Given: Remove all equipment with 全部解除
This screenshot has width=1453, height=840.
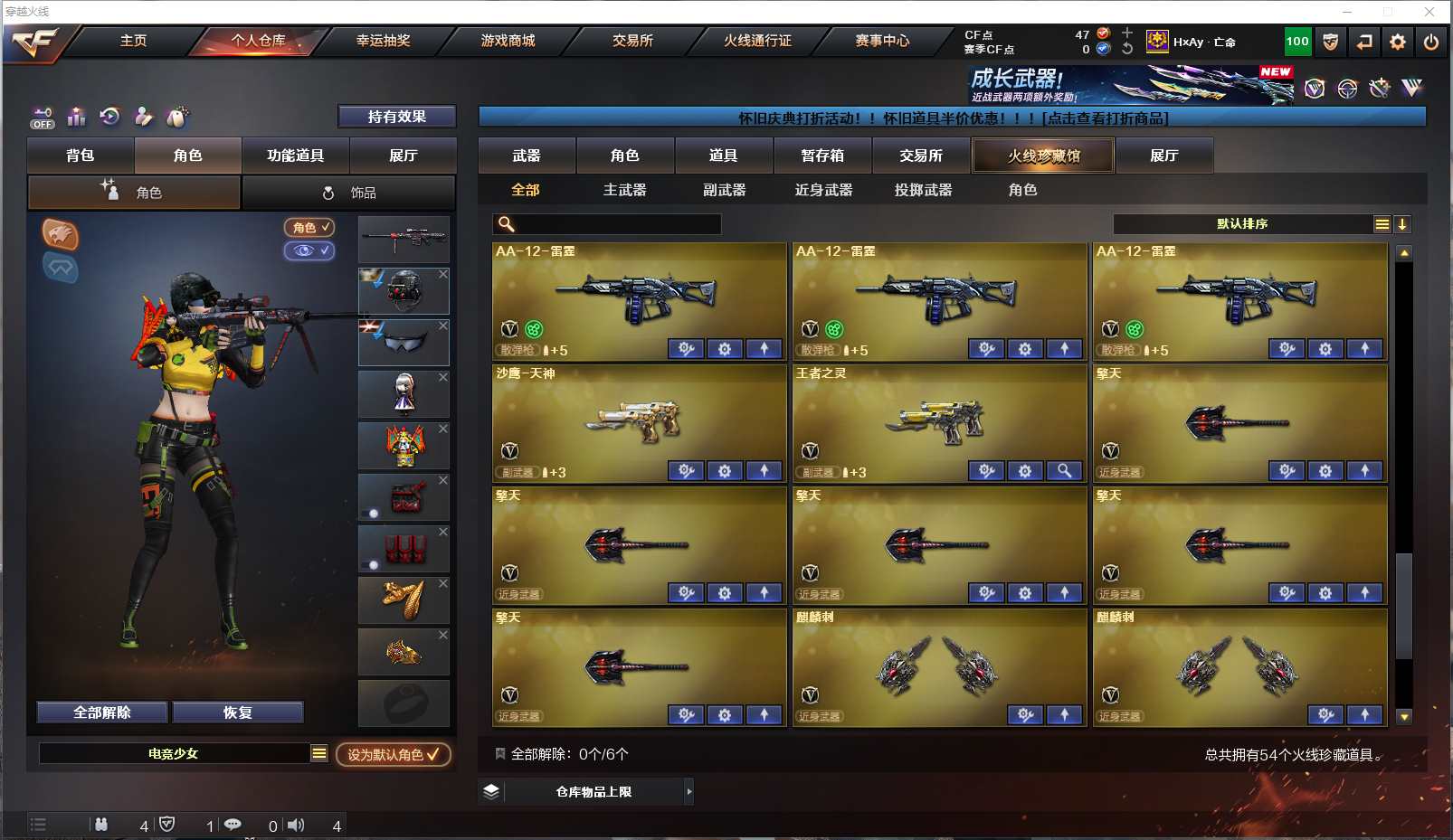Looking at the screenshot, I should tap(102, 713).
